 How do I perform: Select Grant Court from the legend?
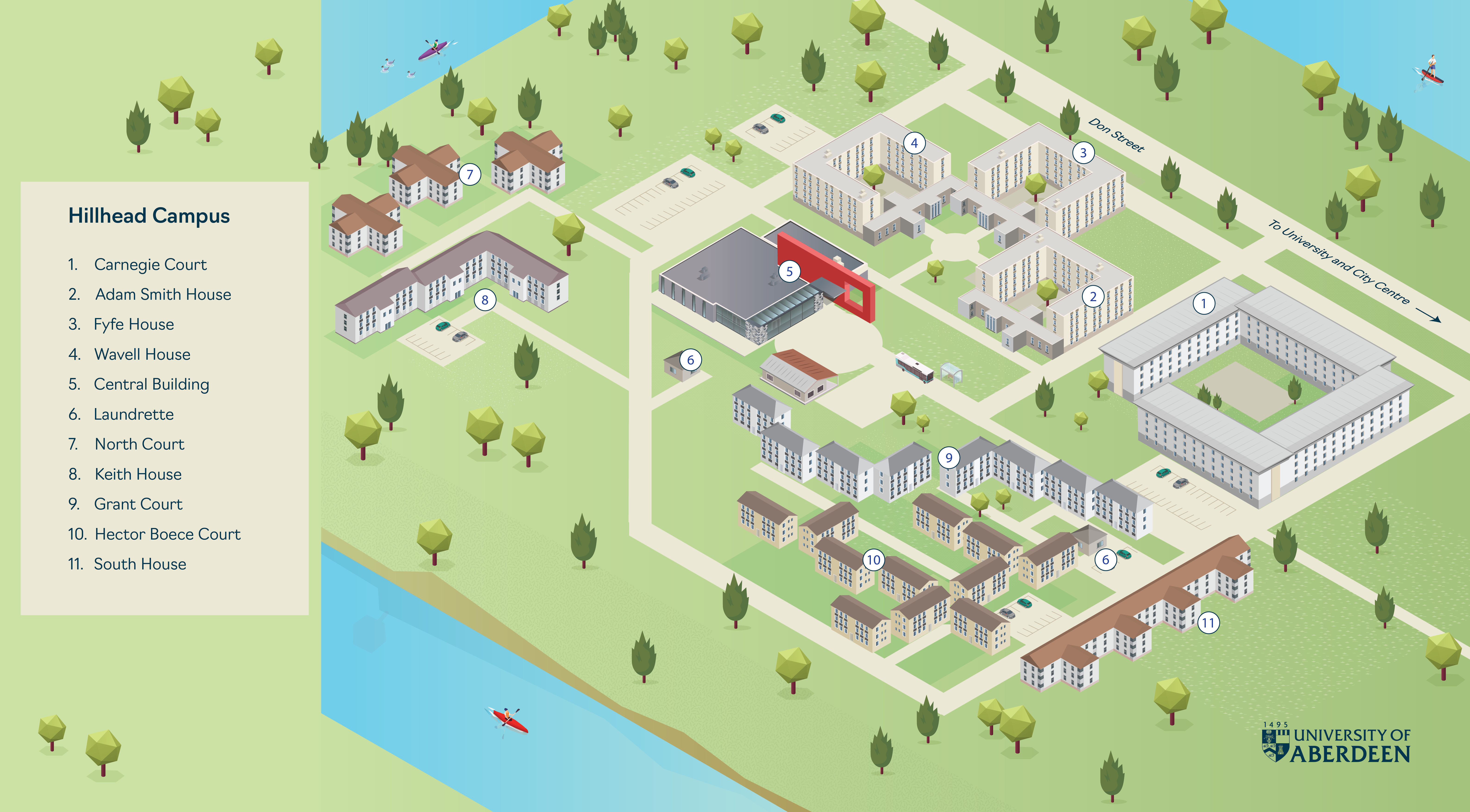coord(138,504)
